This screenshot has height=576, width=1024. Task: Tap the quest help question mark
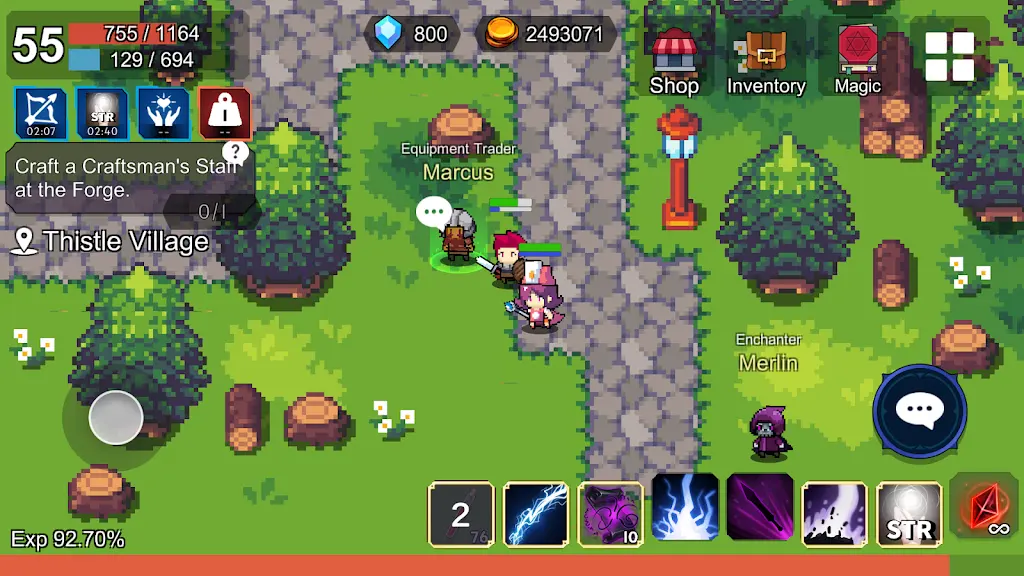(x=235, y=152)
